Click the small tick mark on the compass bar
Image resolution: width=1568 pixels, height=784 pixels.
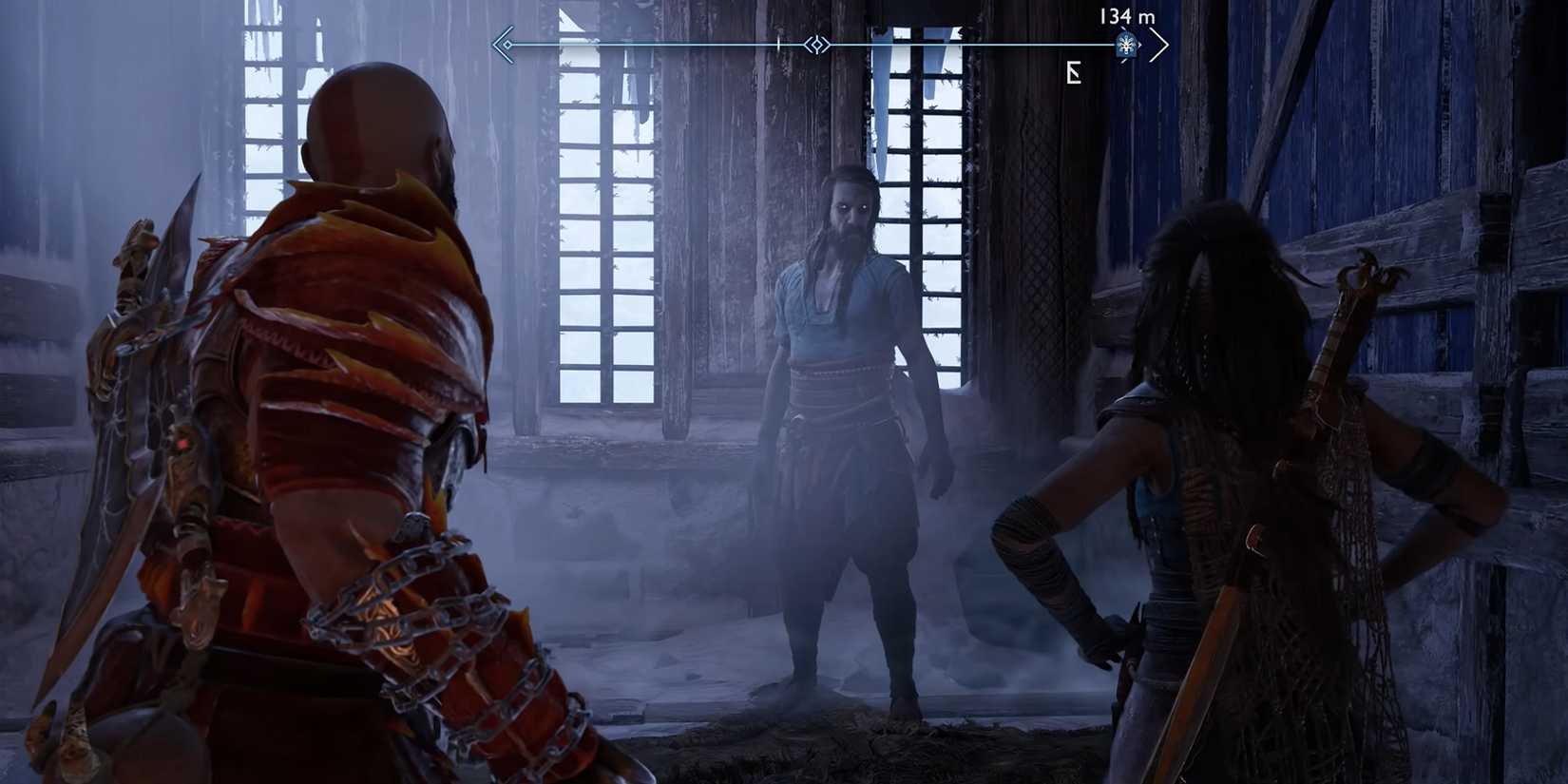coord(778,42)
